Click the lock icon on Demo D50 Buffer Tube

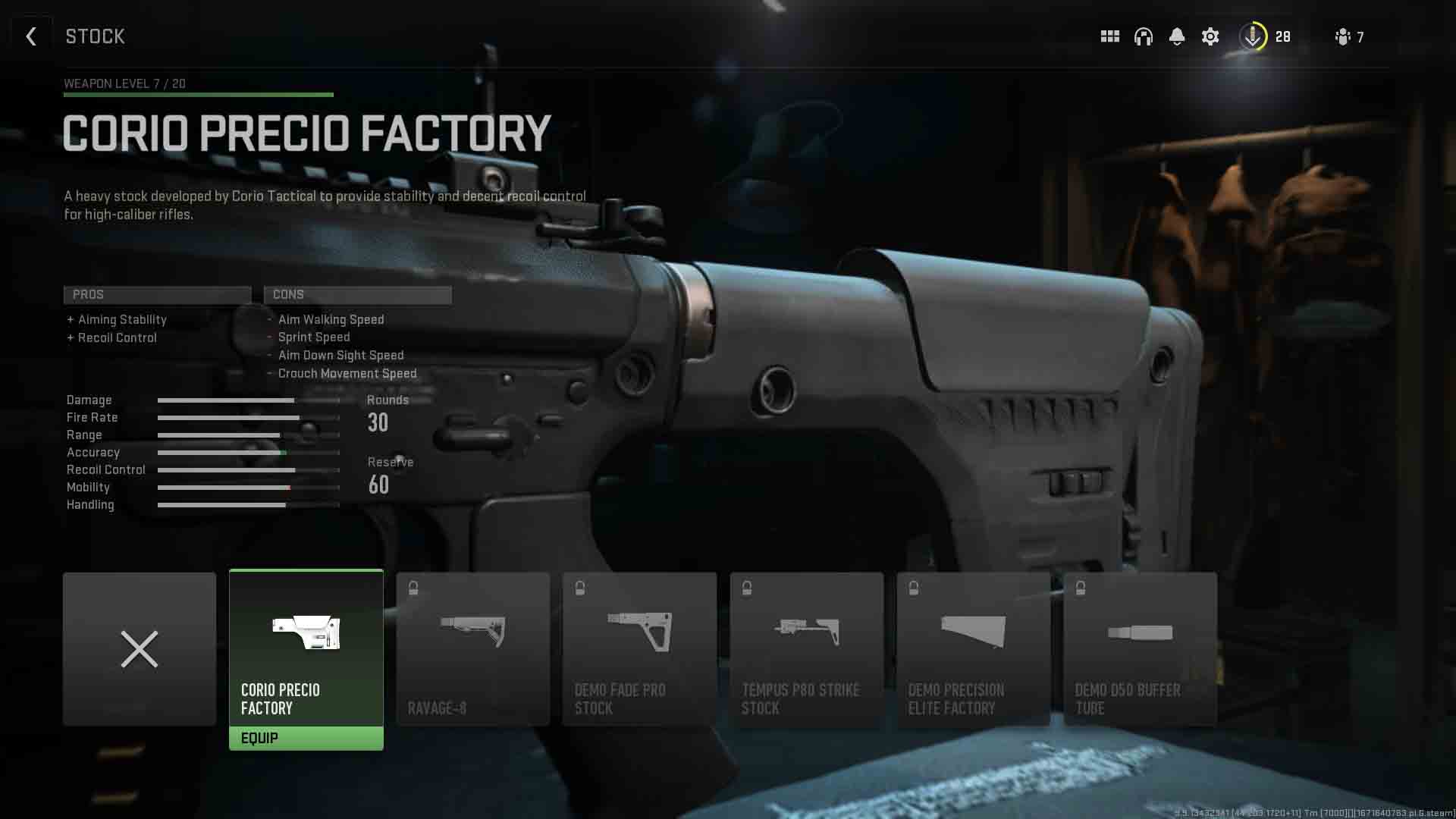click(1080, 585)
